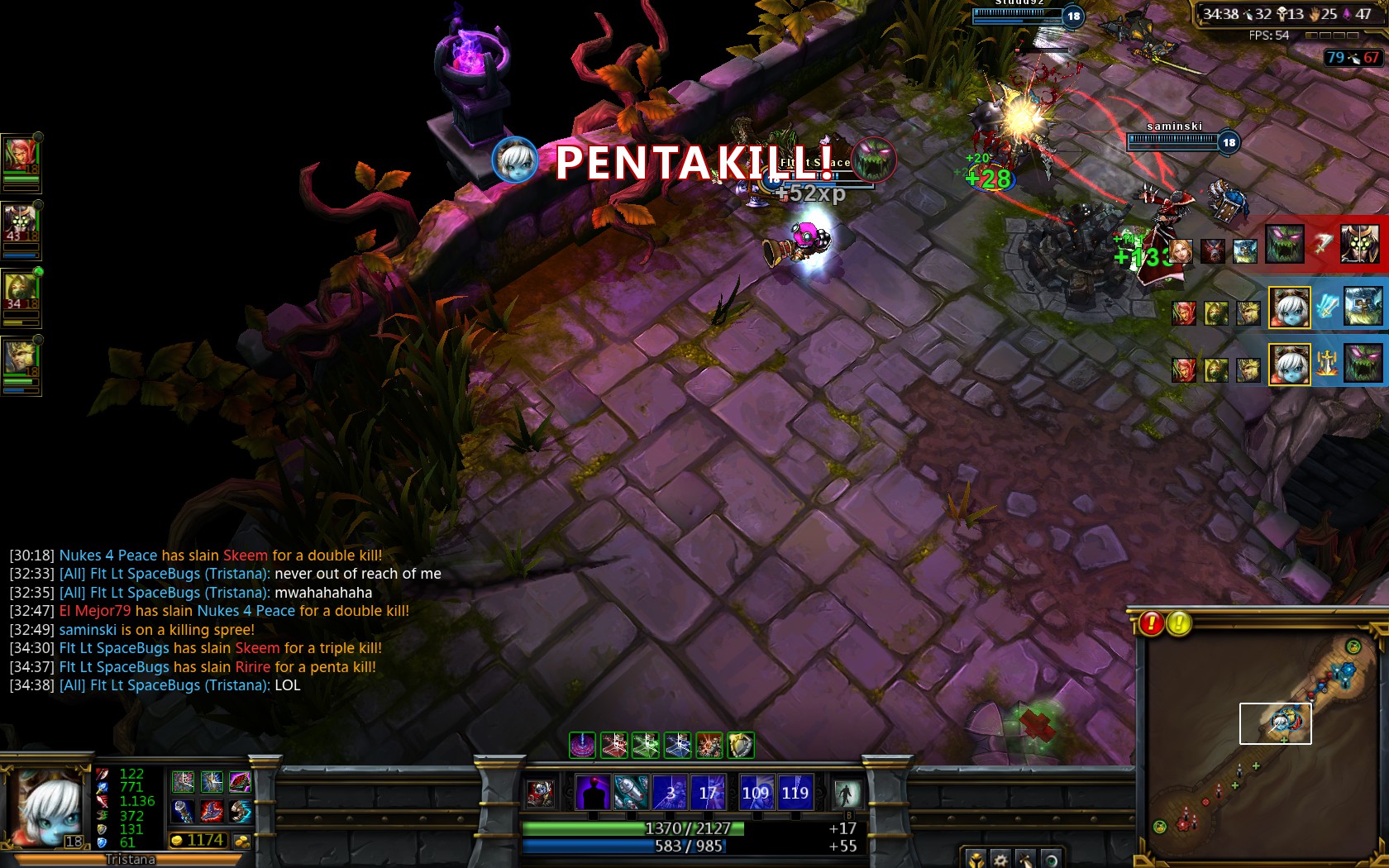
Task: Click the sword icon button near minimap
Action: pos(1025,859)
